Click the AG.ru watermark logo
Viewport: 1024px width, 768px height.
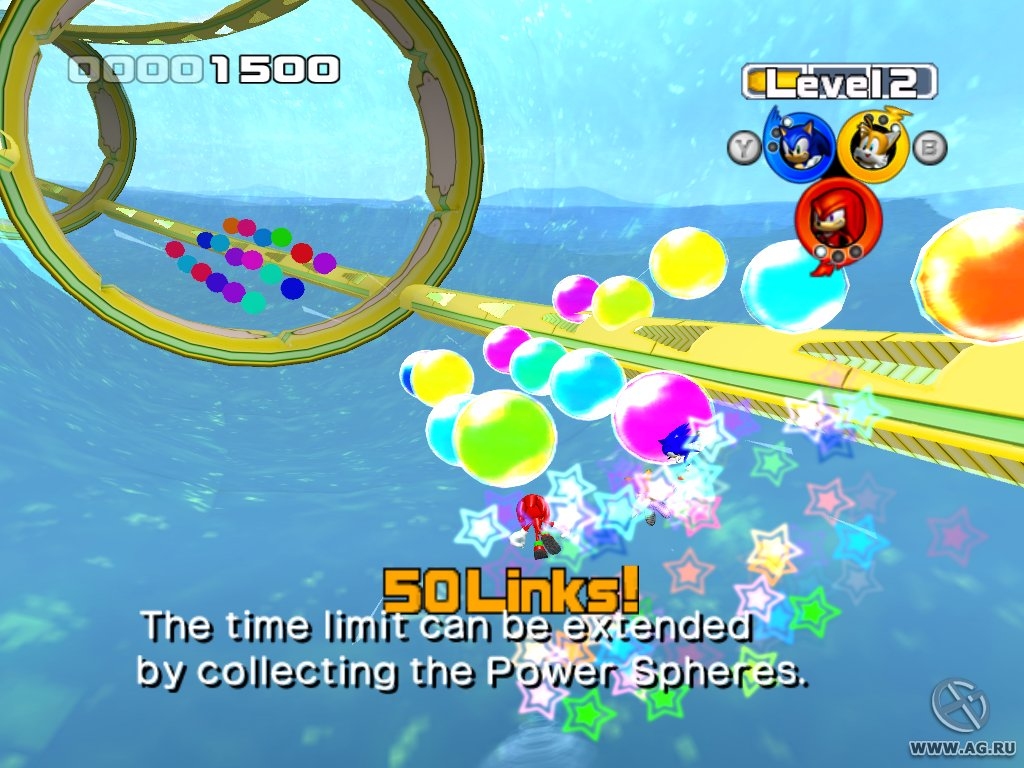(x=960, y=707)
